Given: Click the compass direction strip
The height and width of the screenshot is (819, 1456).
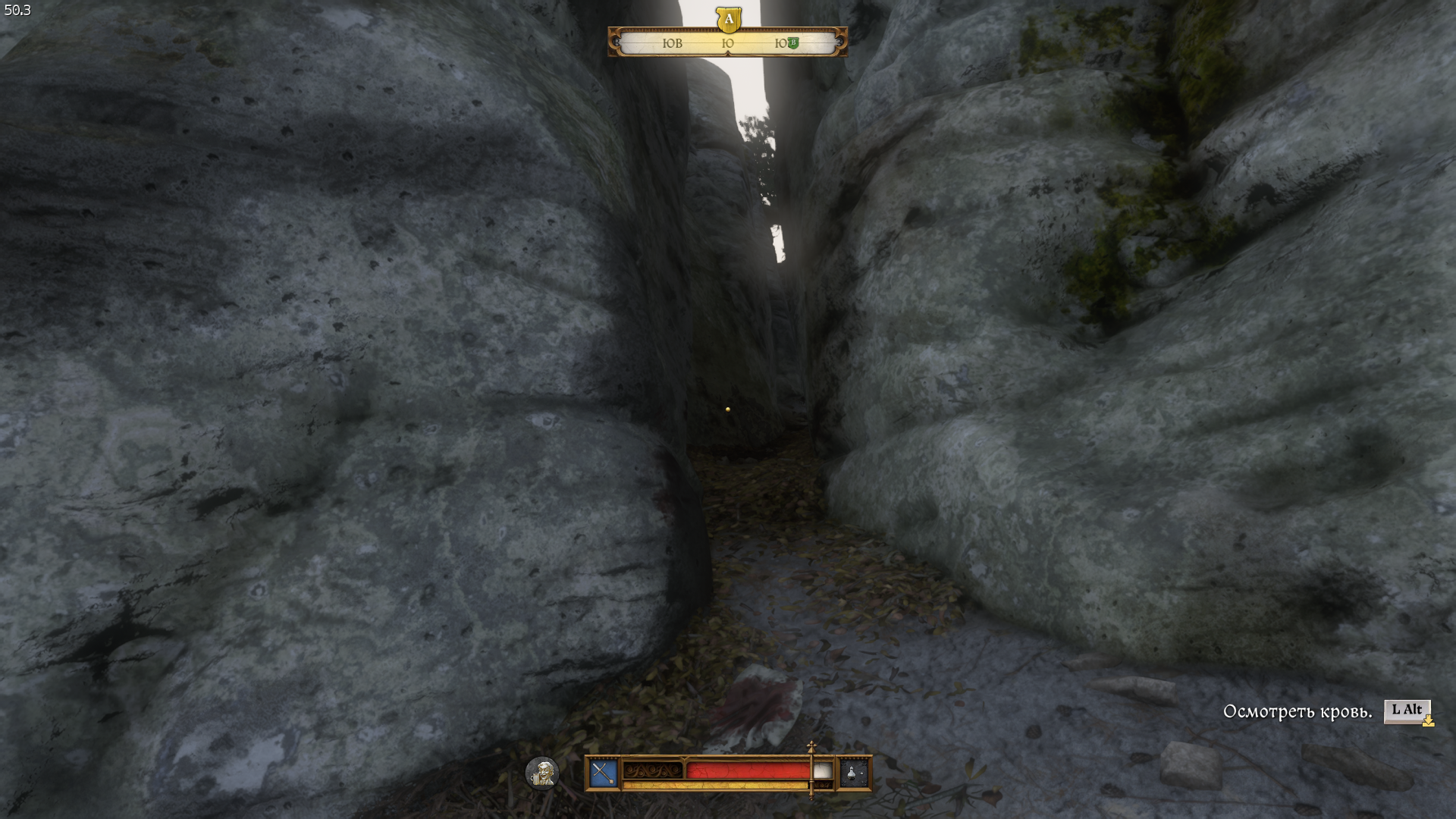Looking at the screenshot, I should (x=727, y=43).
